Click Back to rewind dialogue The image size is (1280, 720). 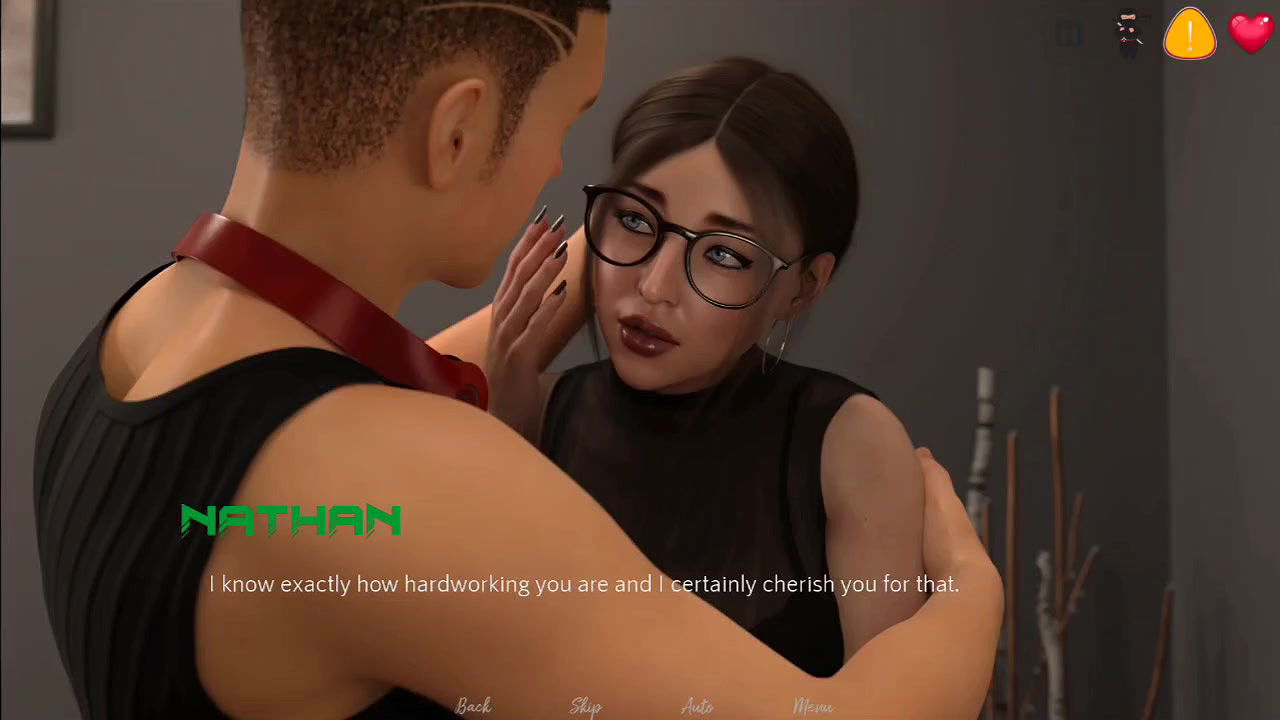point(473,705)
